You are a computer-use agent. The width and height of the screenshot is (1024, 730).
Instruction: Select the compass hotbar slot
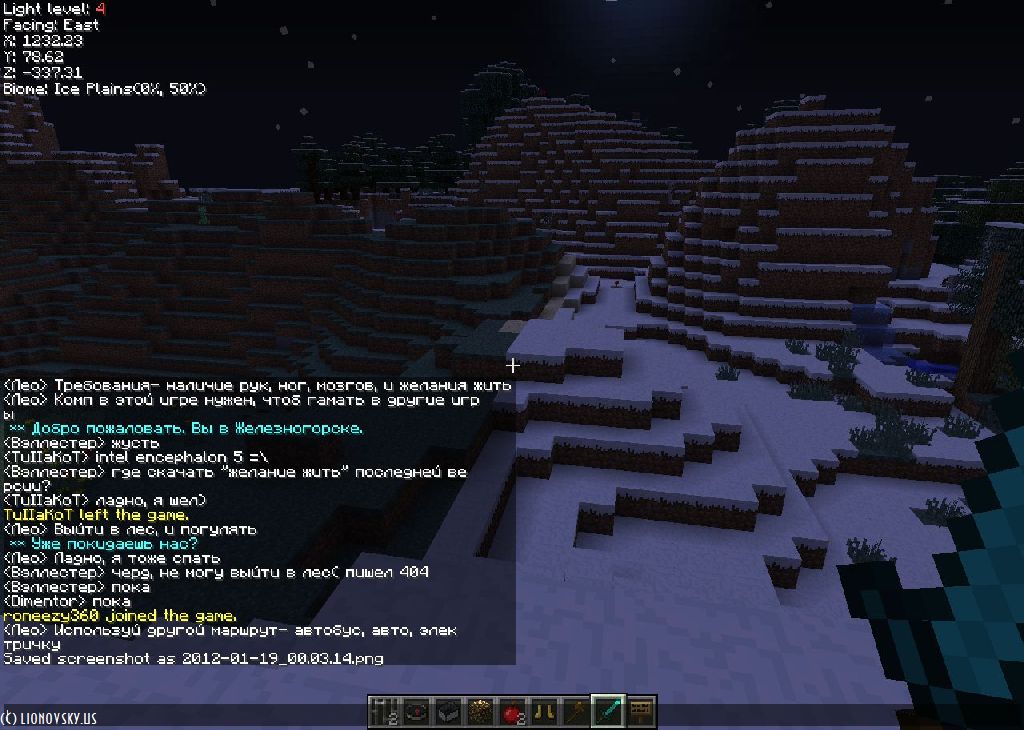coord(415,711)
